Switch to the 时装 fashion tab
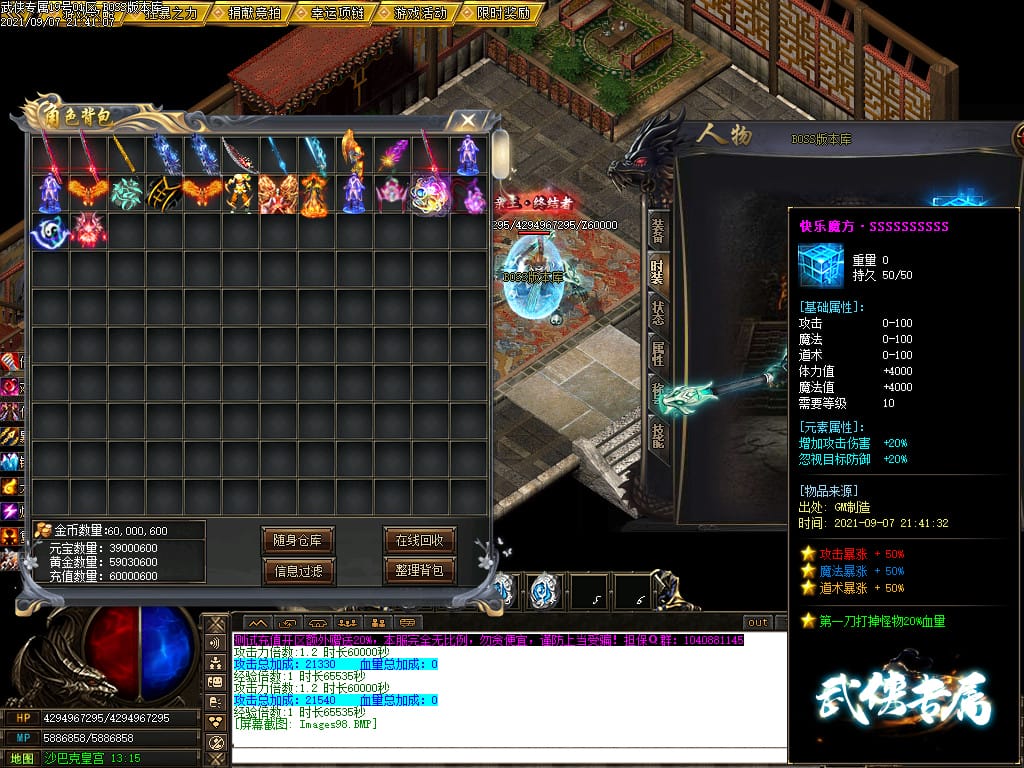The width and height of the screenshot is (1024, 768). [x=657, y=271]
